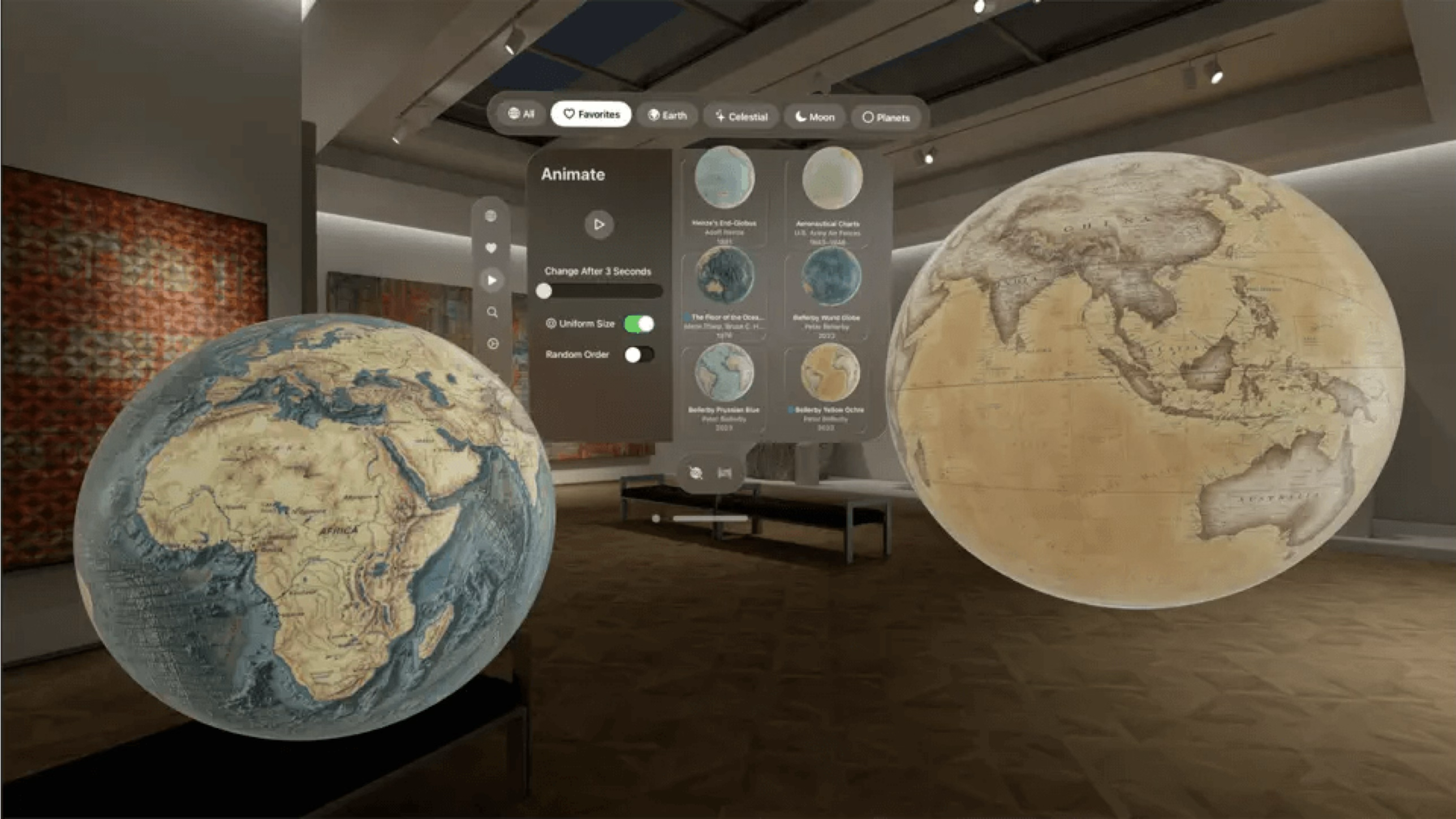
Task: Open the Aeronautical Charts globe
Action: pyautogui.click(x=830, y=178)
